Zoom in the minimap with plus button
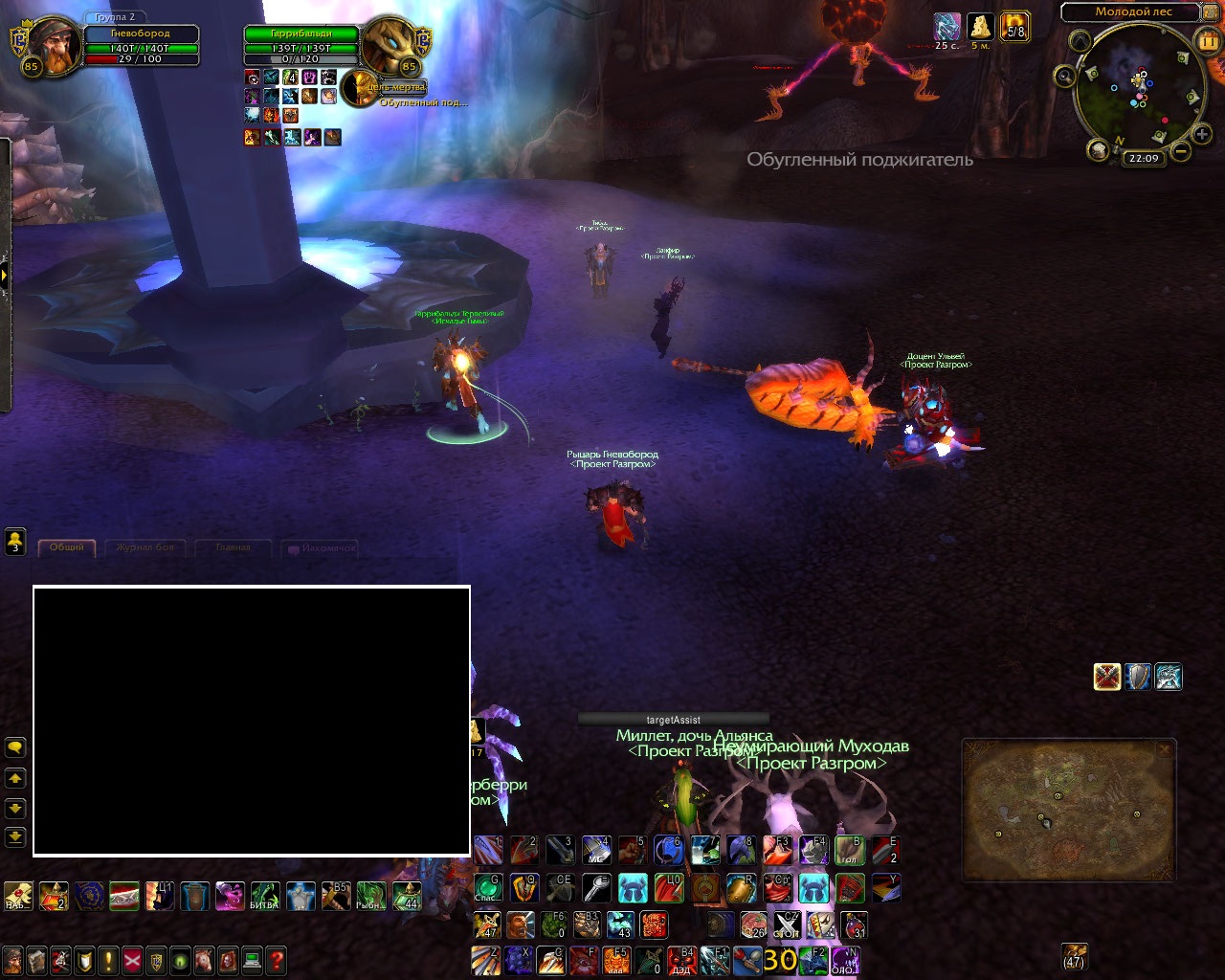1225x980 pixels. [x=1202, y=135]
